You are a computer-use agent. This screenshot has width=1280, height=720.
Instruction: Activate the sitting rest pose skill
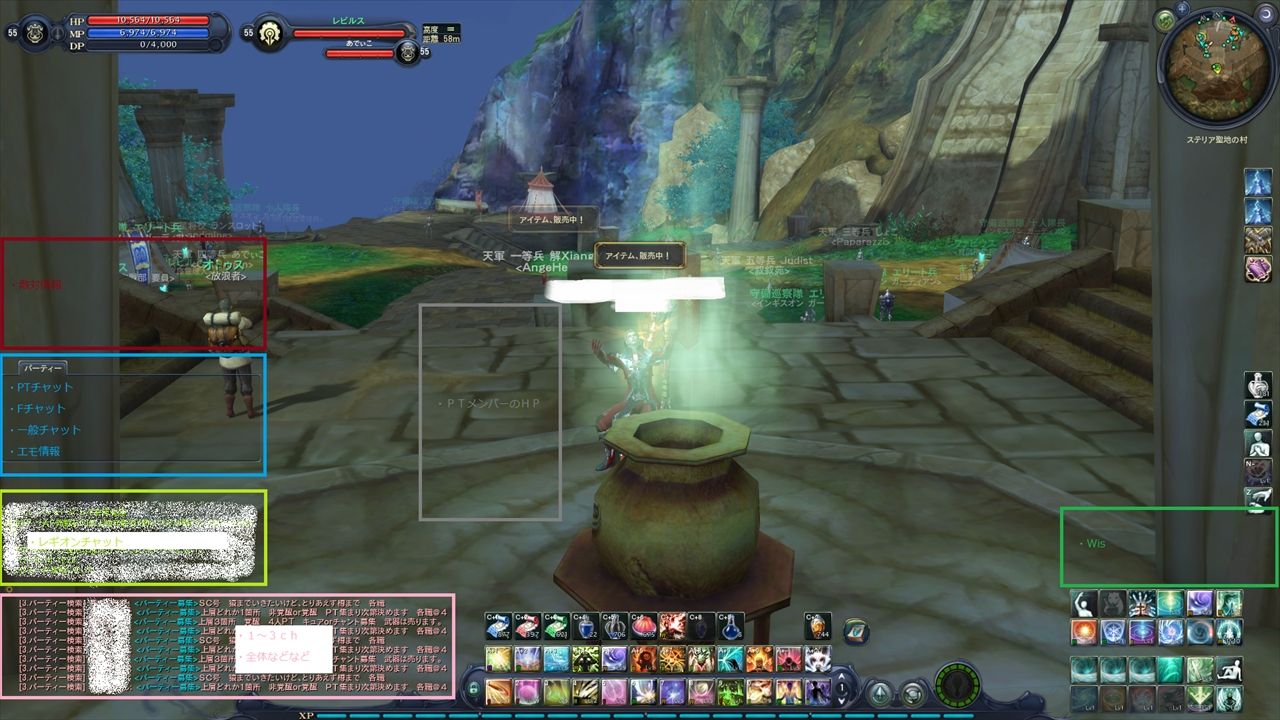(1229, 669)
